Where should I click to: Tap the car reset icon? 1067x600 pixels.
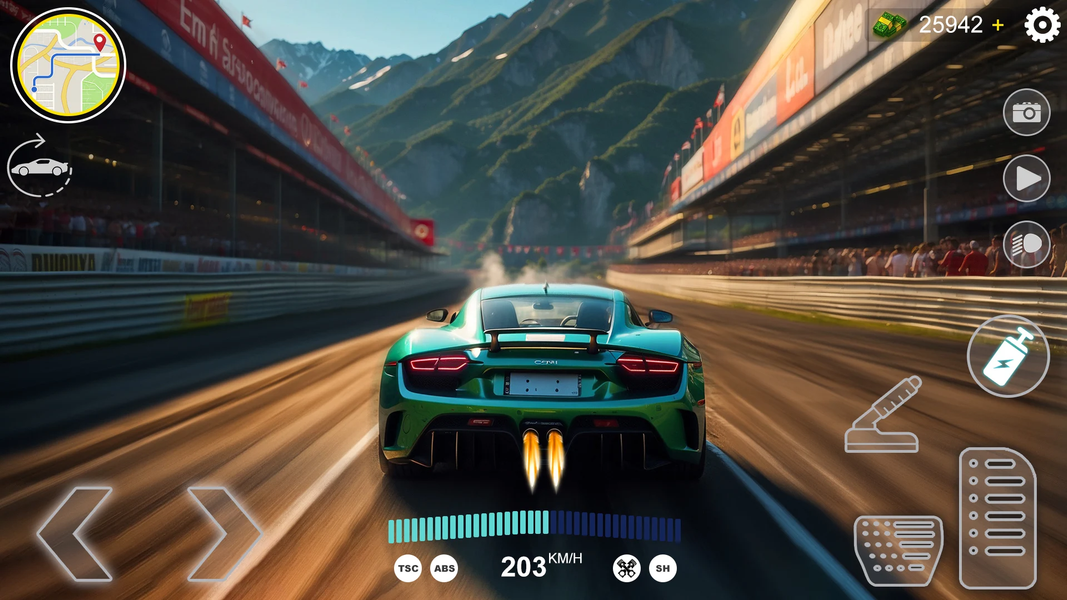tap(40, 166)
